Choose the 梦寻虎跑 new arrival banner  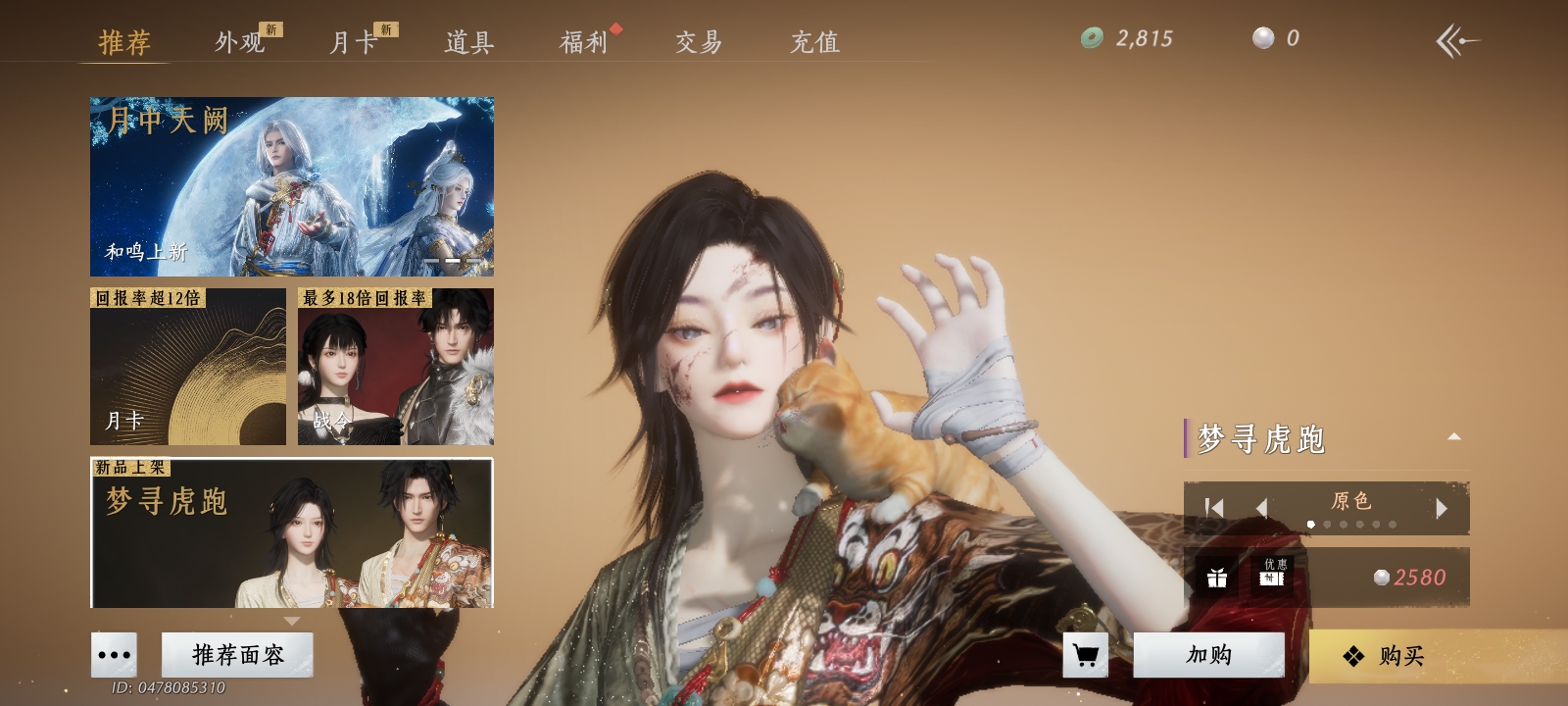pyautogui.click(x=292, y=532)
